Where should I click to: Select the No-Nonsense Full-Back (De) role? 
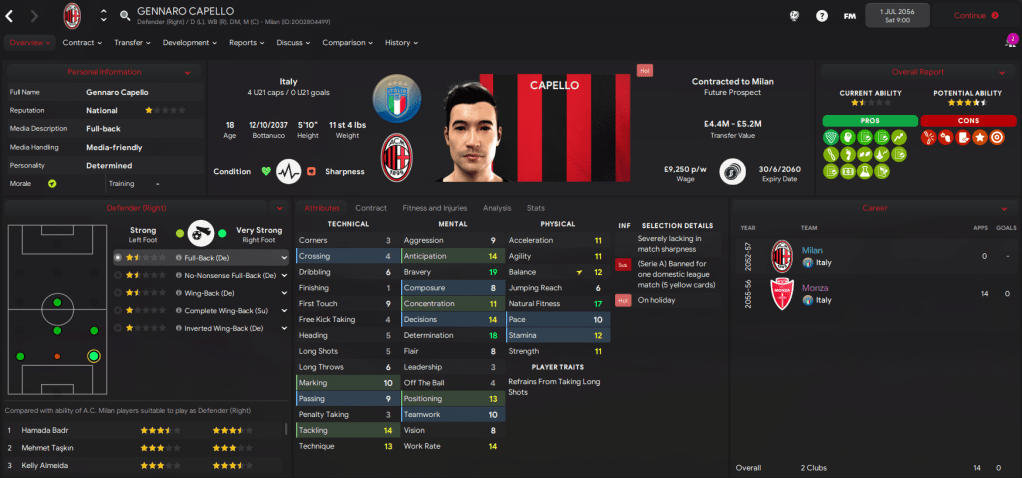(228, 275)
